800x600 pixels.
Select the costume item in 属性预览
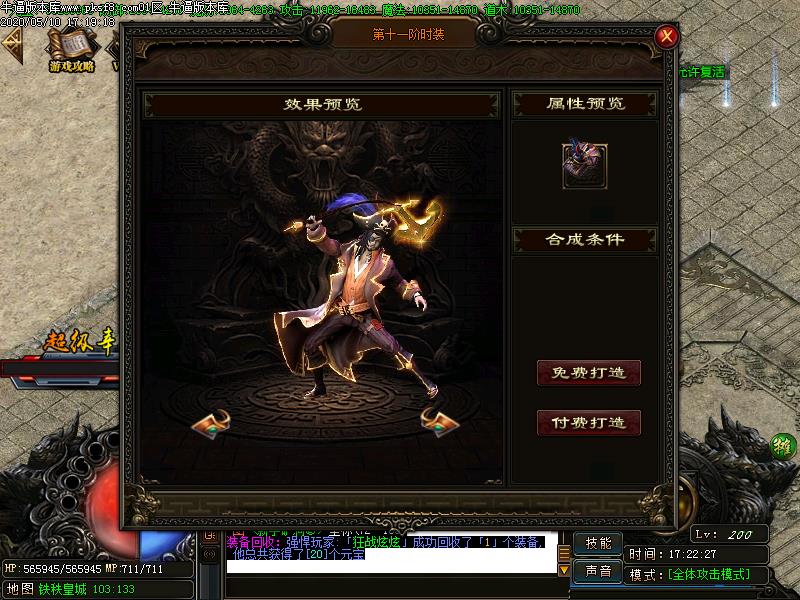pos(585,166)
